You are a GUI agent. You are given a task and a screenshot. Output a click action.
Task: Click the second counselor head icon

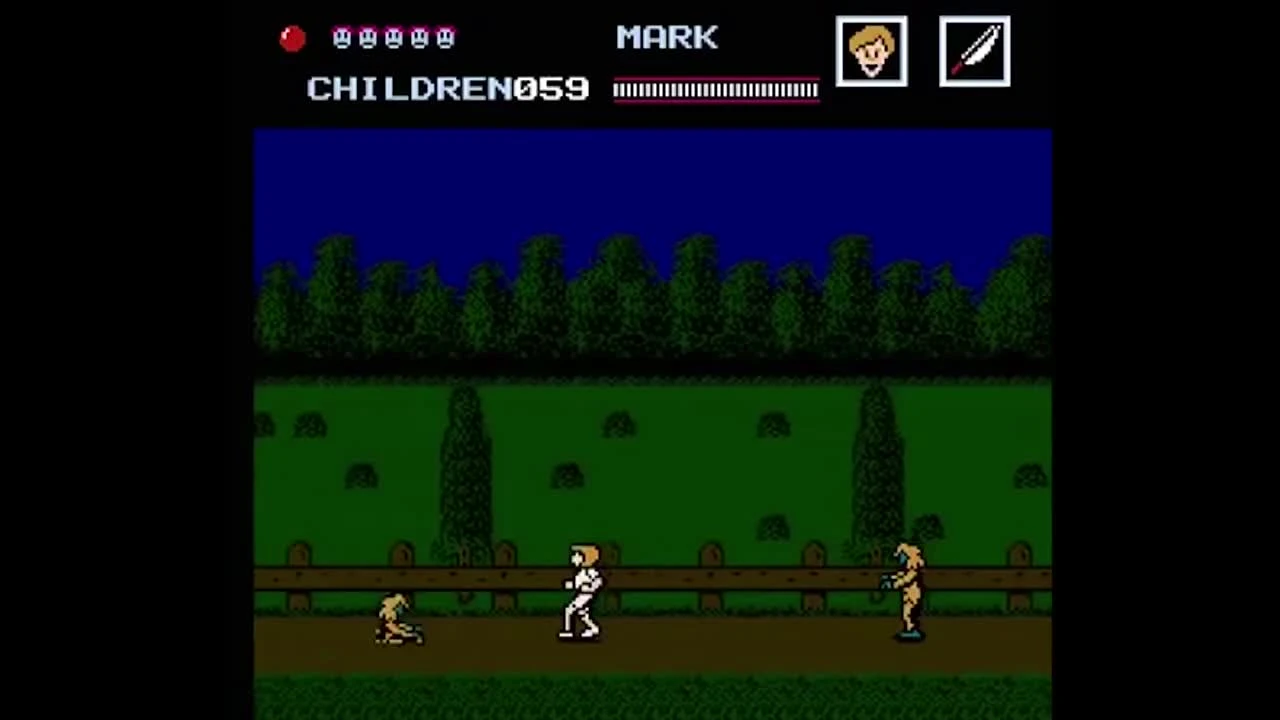click(x=368, y=38)
